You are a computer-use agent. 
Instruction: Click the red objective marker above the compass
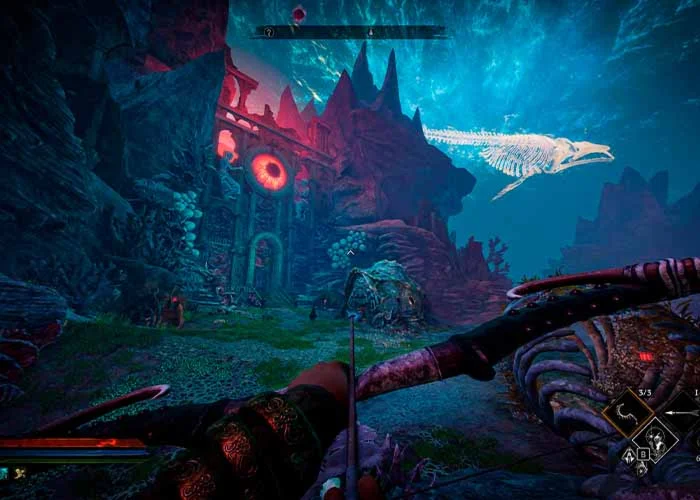point(298,13)
